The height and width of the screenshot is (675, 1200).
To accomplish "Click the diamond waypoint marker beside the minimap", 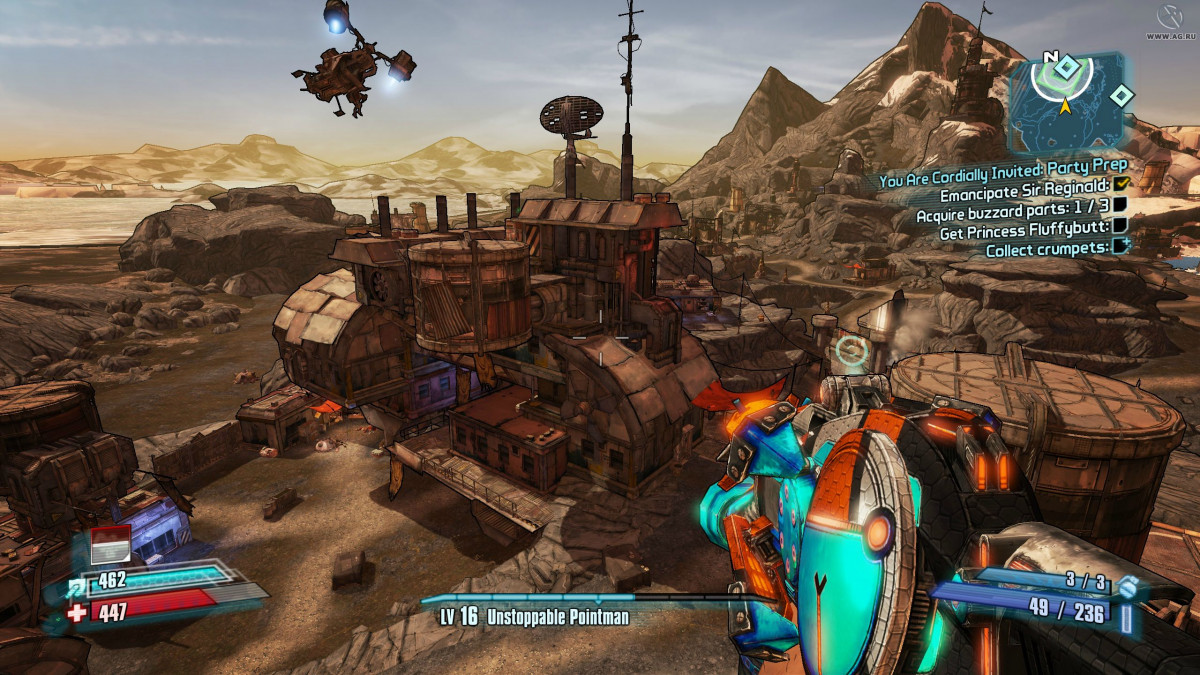I will pyautogui.click(x=1123, y=96).
